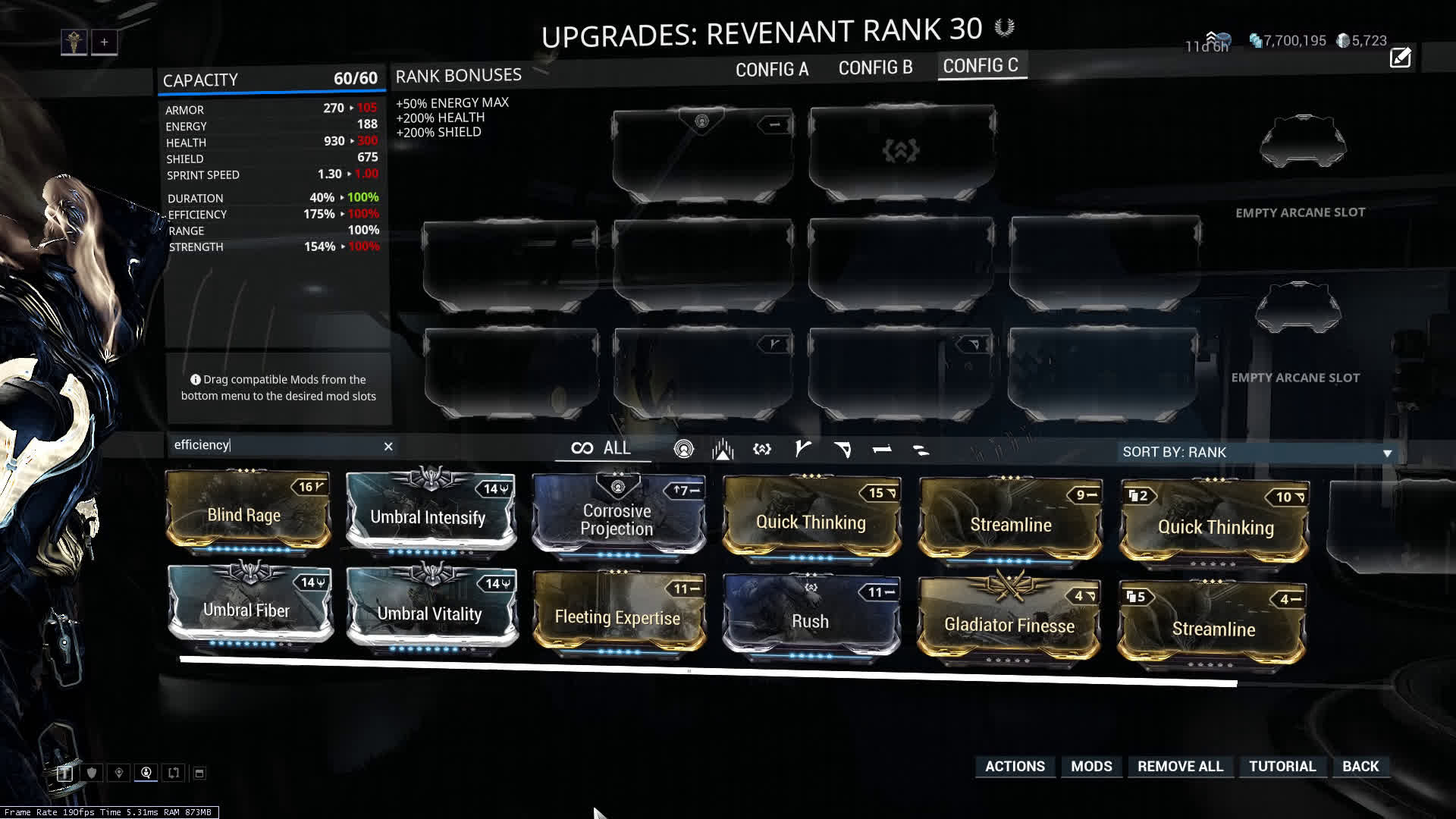Open the Mods button

pos(1091,766)
